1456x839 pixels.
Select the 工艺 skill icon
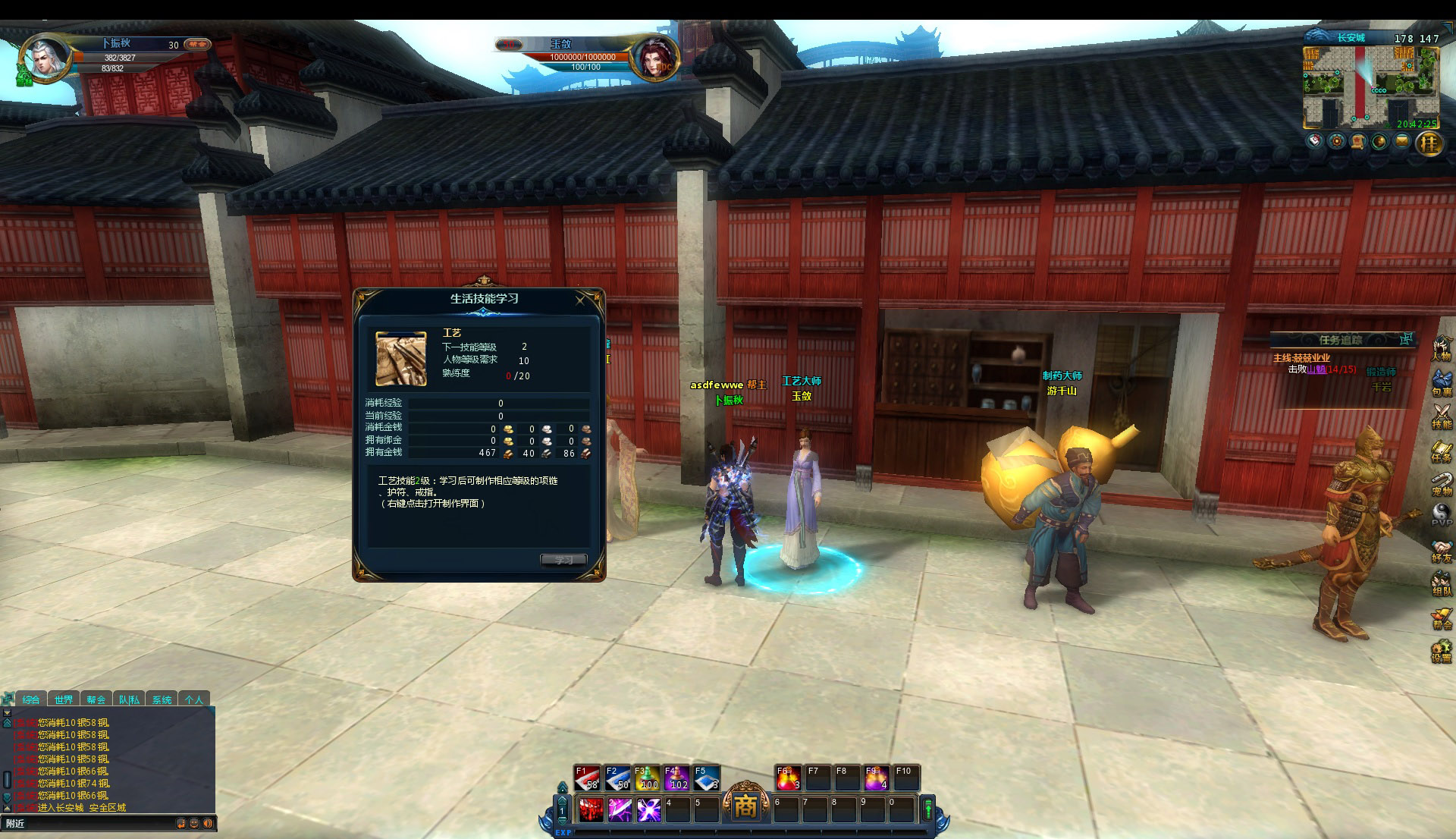[401, 358]
